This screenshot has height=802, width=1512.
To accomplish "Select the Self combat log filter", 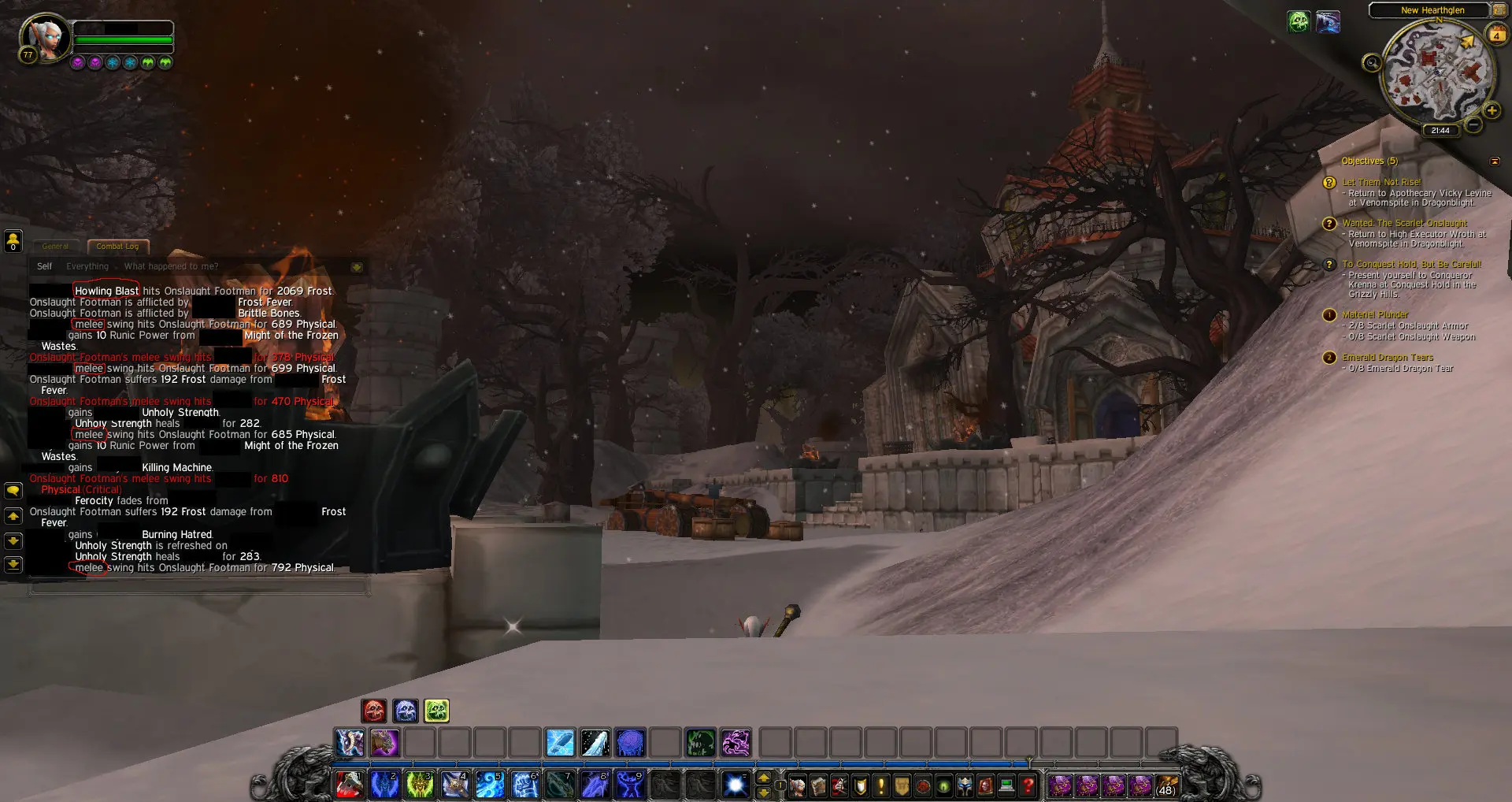I will point(44,266).
